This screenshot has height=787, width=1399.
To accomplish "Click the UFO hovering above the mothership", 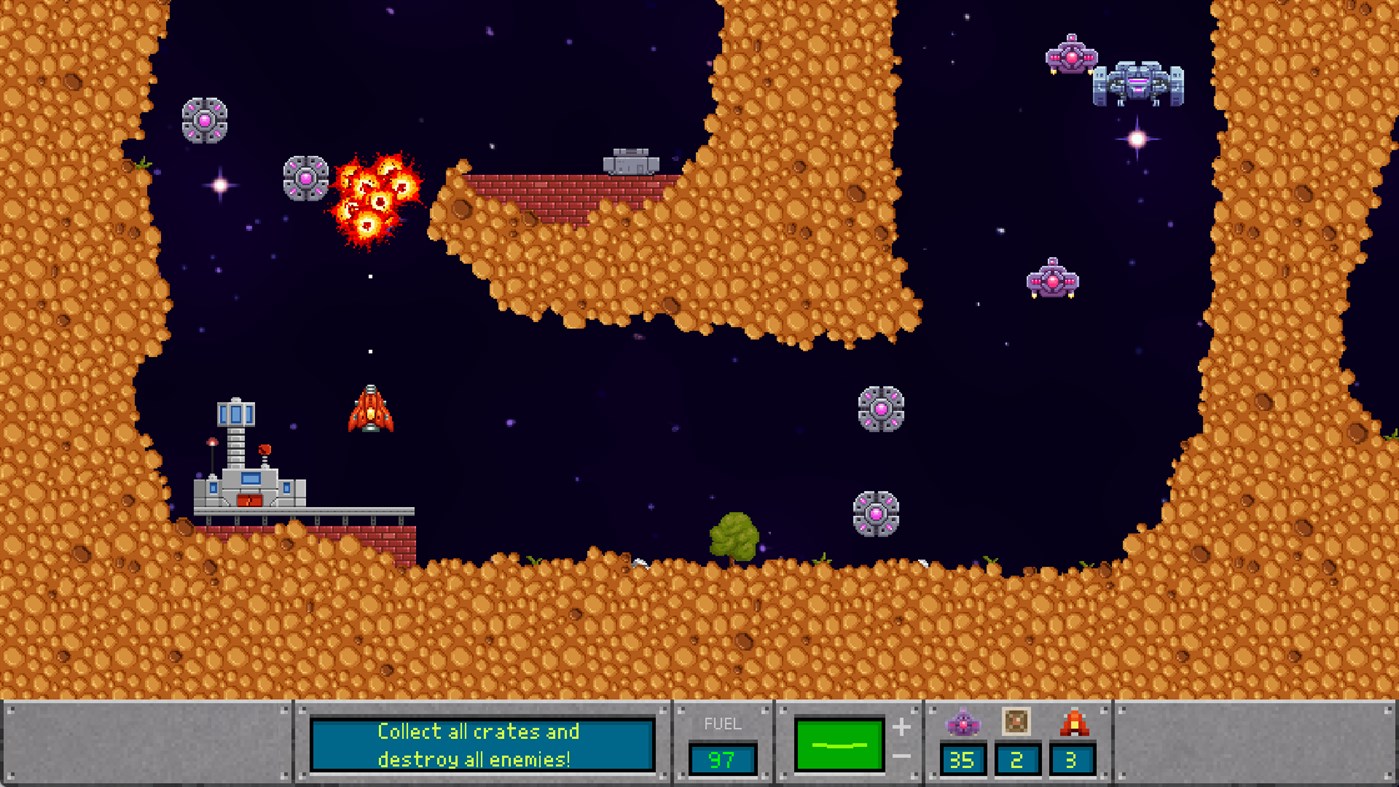I will click(1071, 57).
